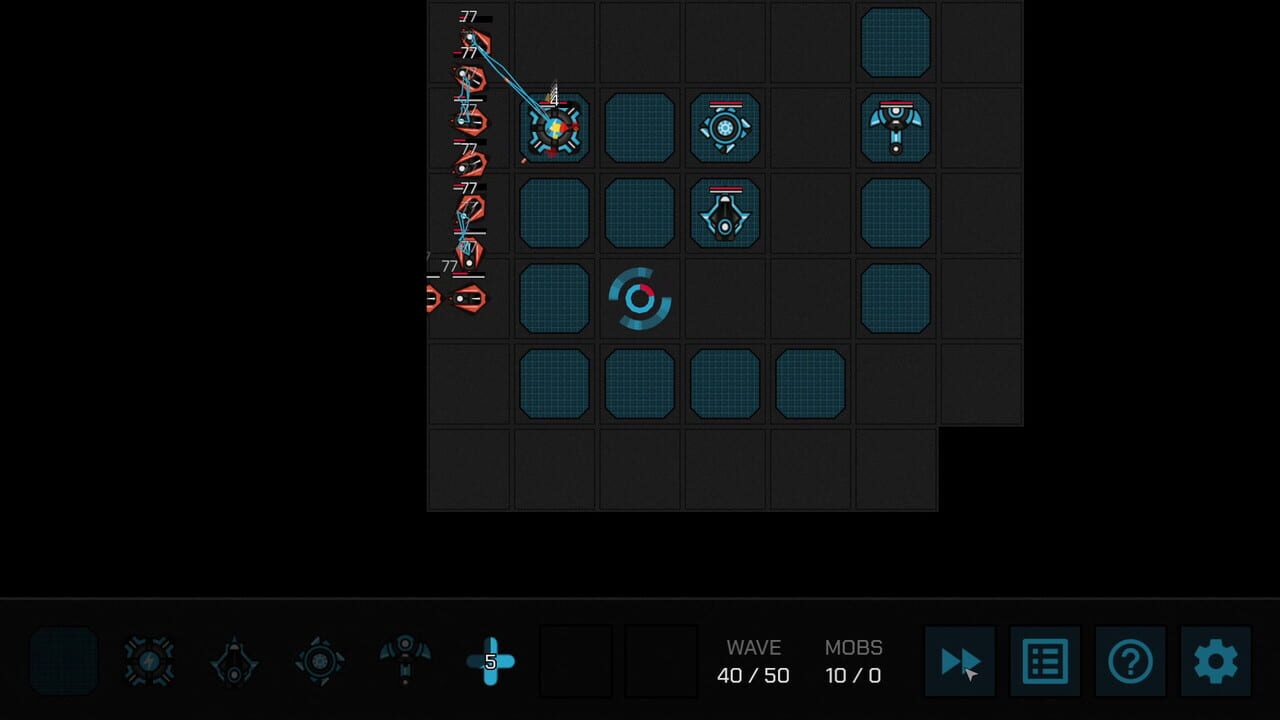Open the help question mark icon
The image size is (1280, 720).
click(1130, 662)
